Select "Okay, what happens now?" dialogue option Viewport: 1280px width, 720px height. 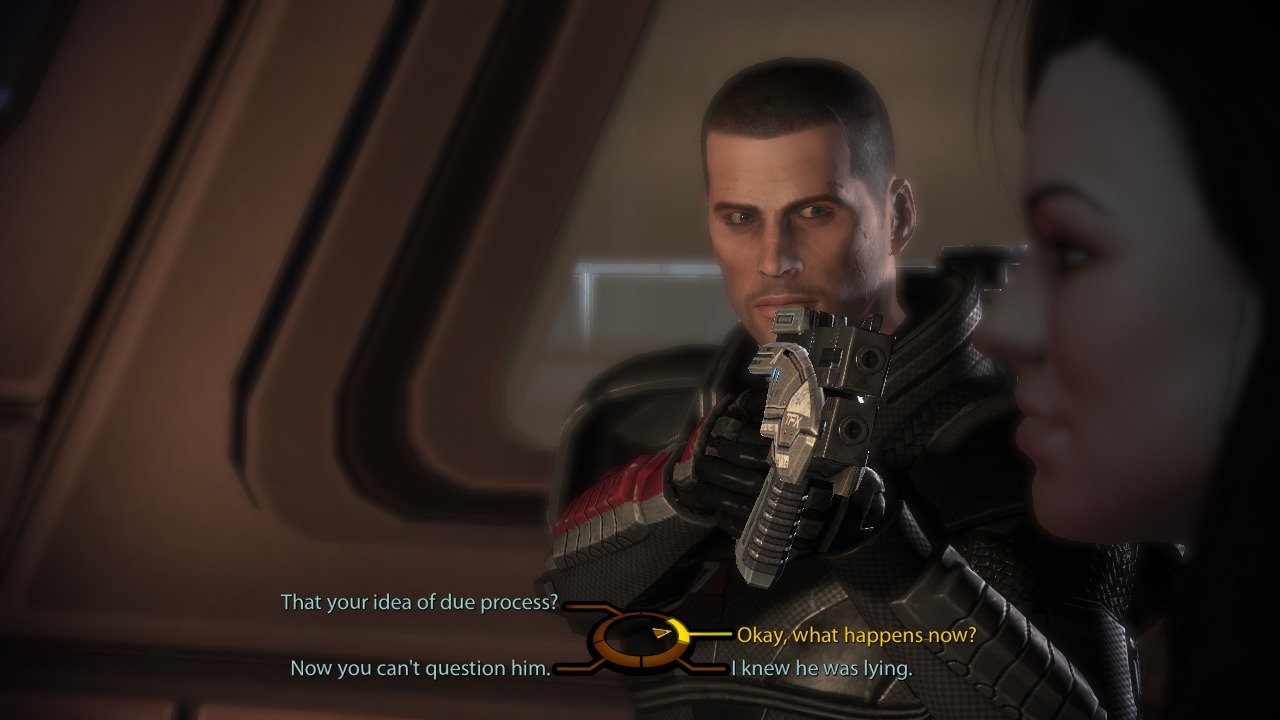pos(856,634)
